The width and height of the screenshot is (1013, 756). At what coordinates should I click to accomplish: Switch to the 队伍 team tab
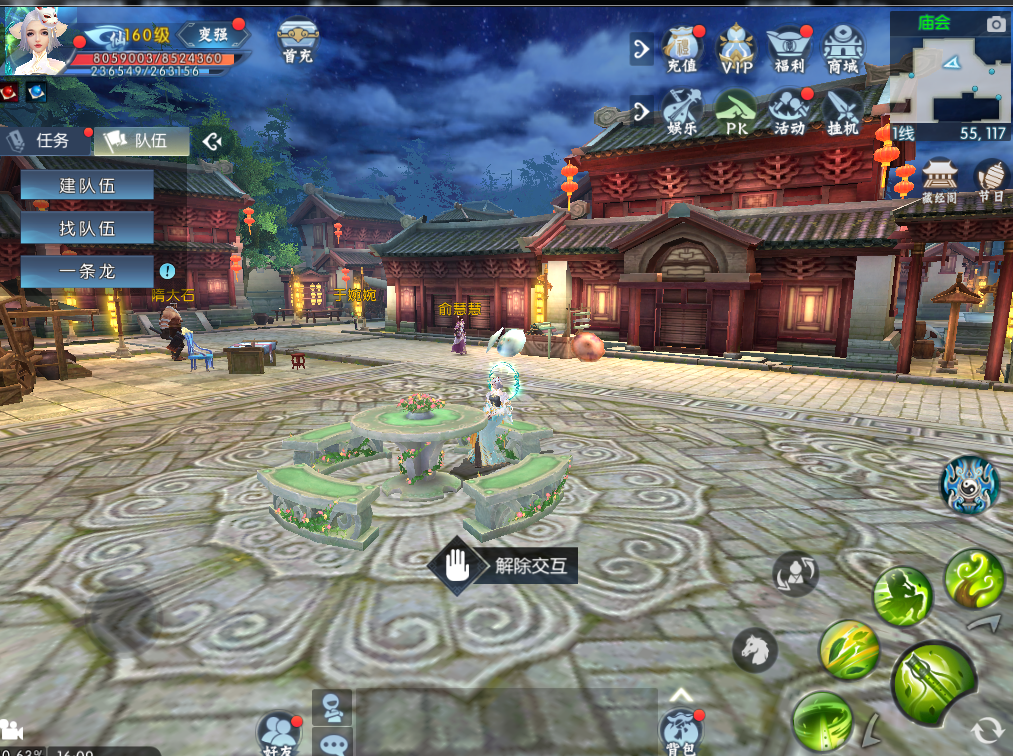(142, 141)
